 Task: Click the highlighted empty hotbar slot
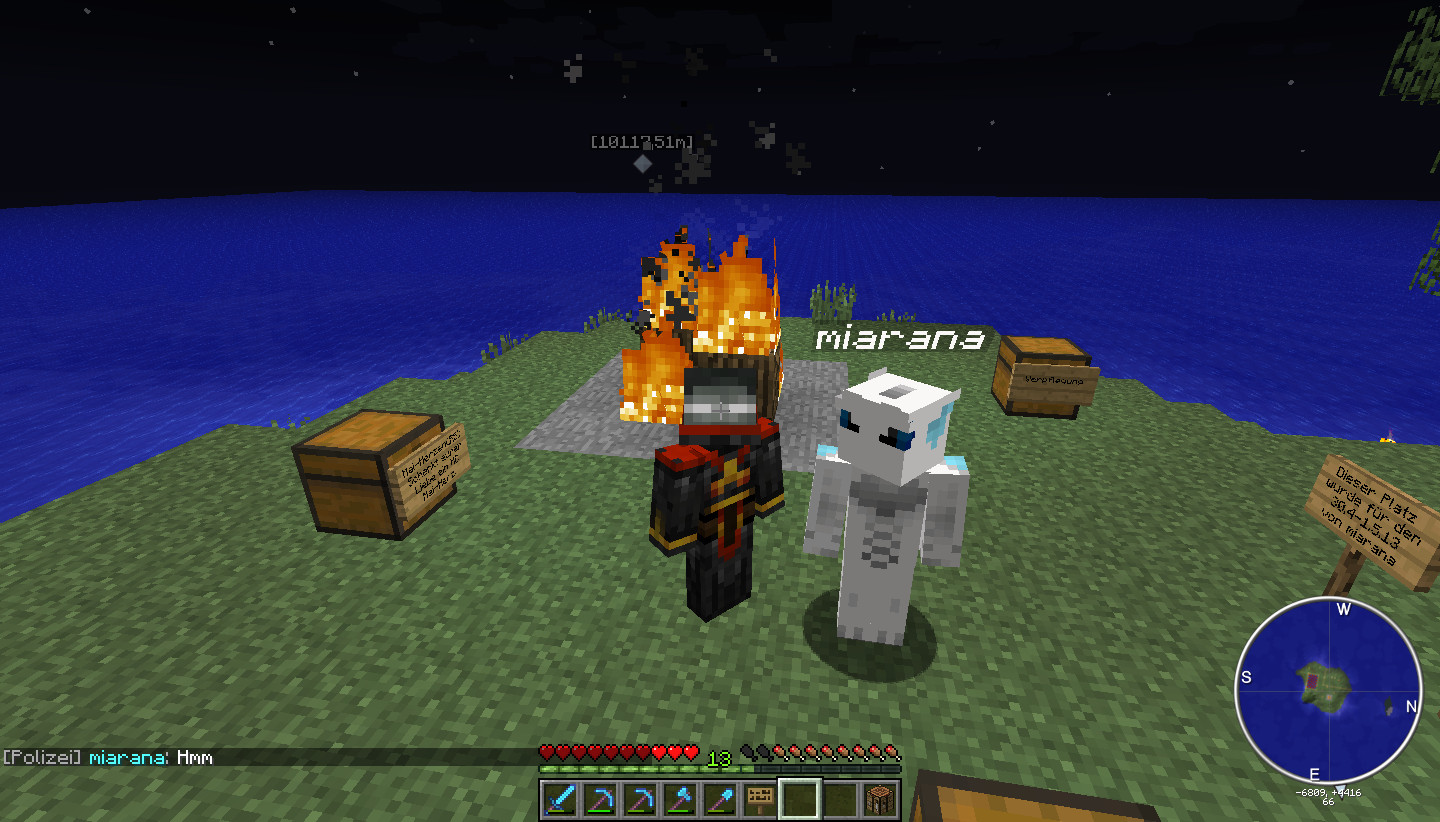800,799
